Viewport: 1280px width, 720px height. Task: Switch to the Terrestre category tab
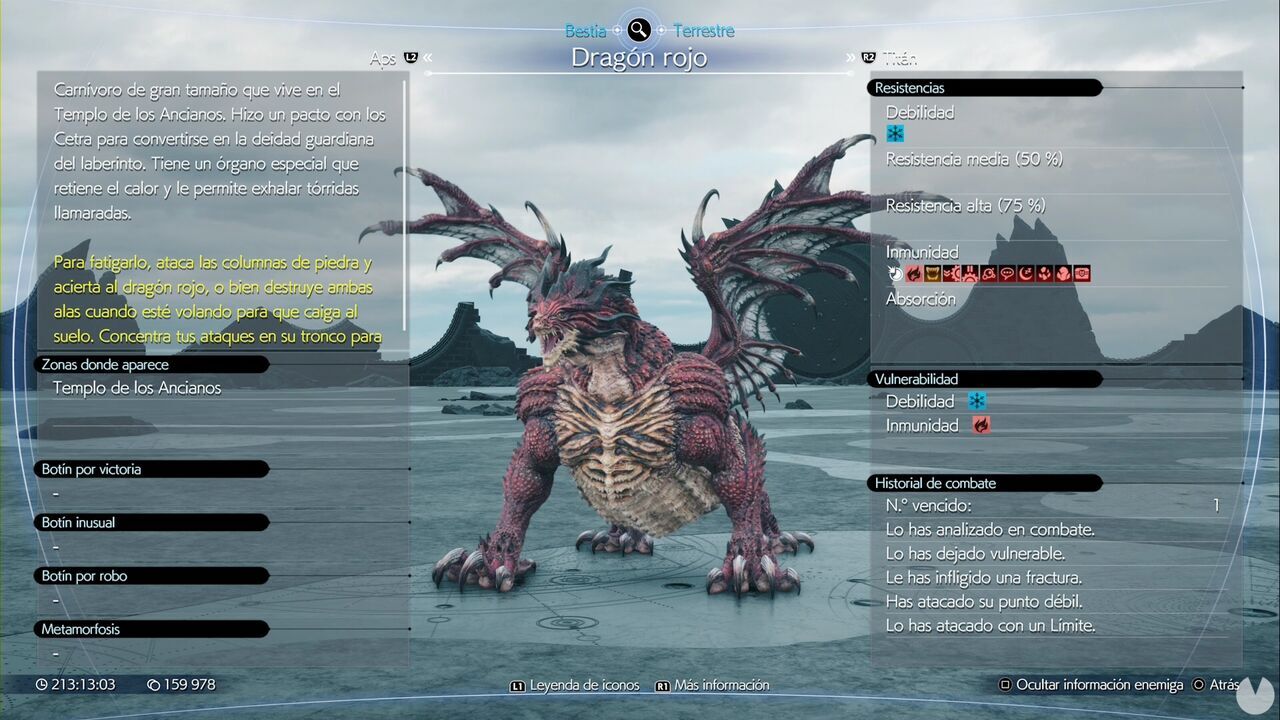705,30
